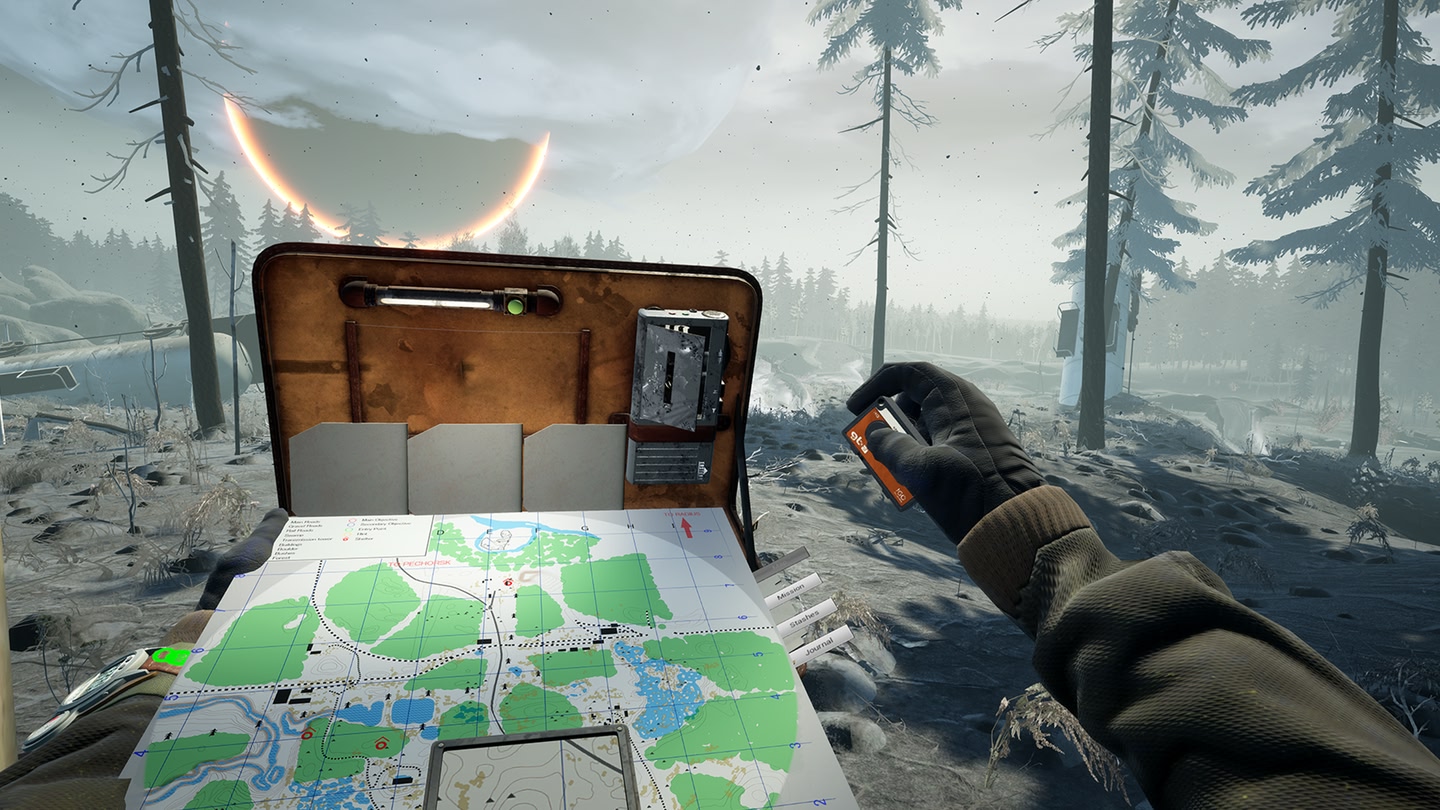Click the red stalker marker near Pechorsk road

click(508, 581)
